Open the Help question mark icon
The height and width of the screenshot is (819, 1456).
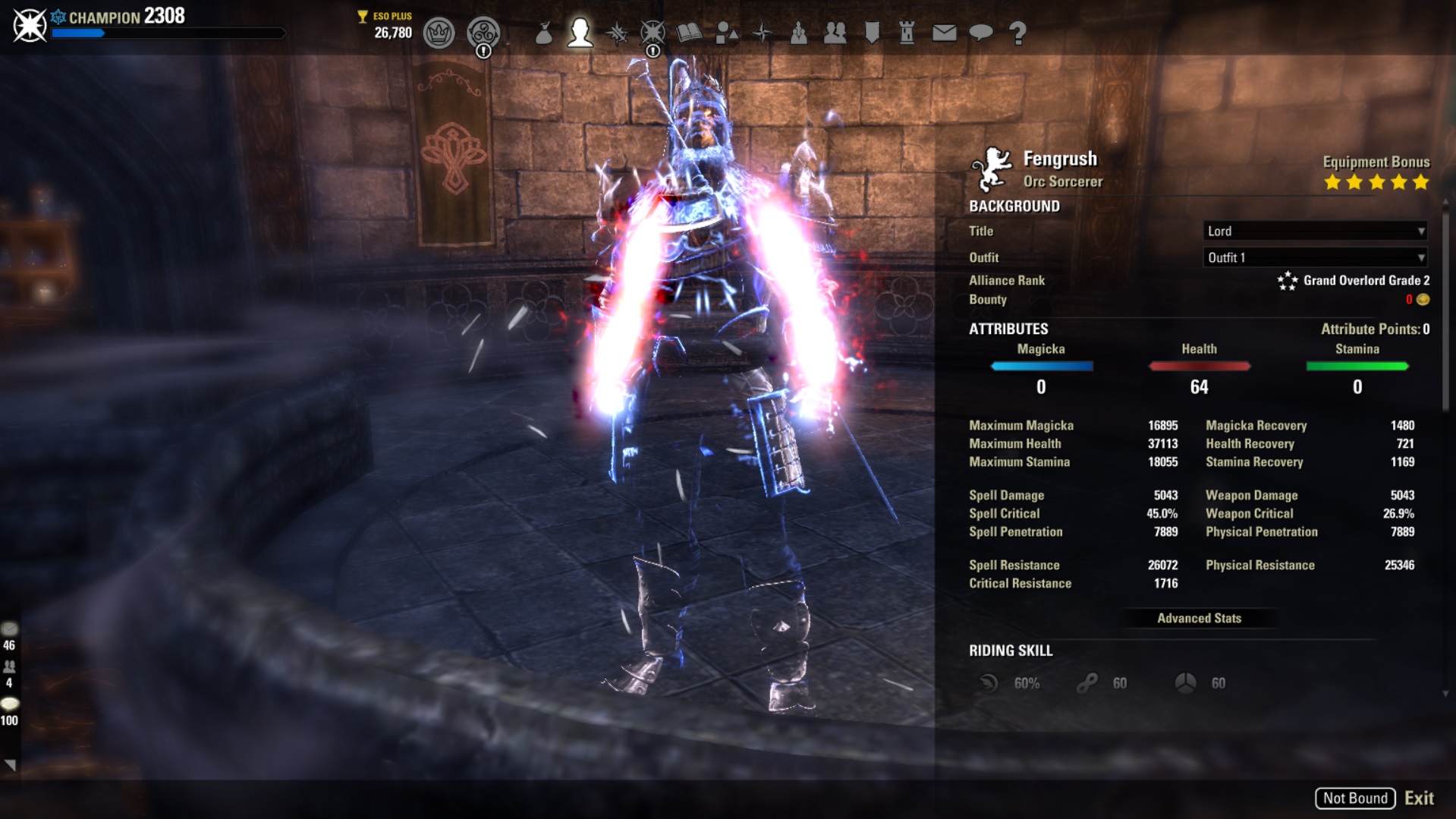(1017, 33)
